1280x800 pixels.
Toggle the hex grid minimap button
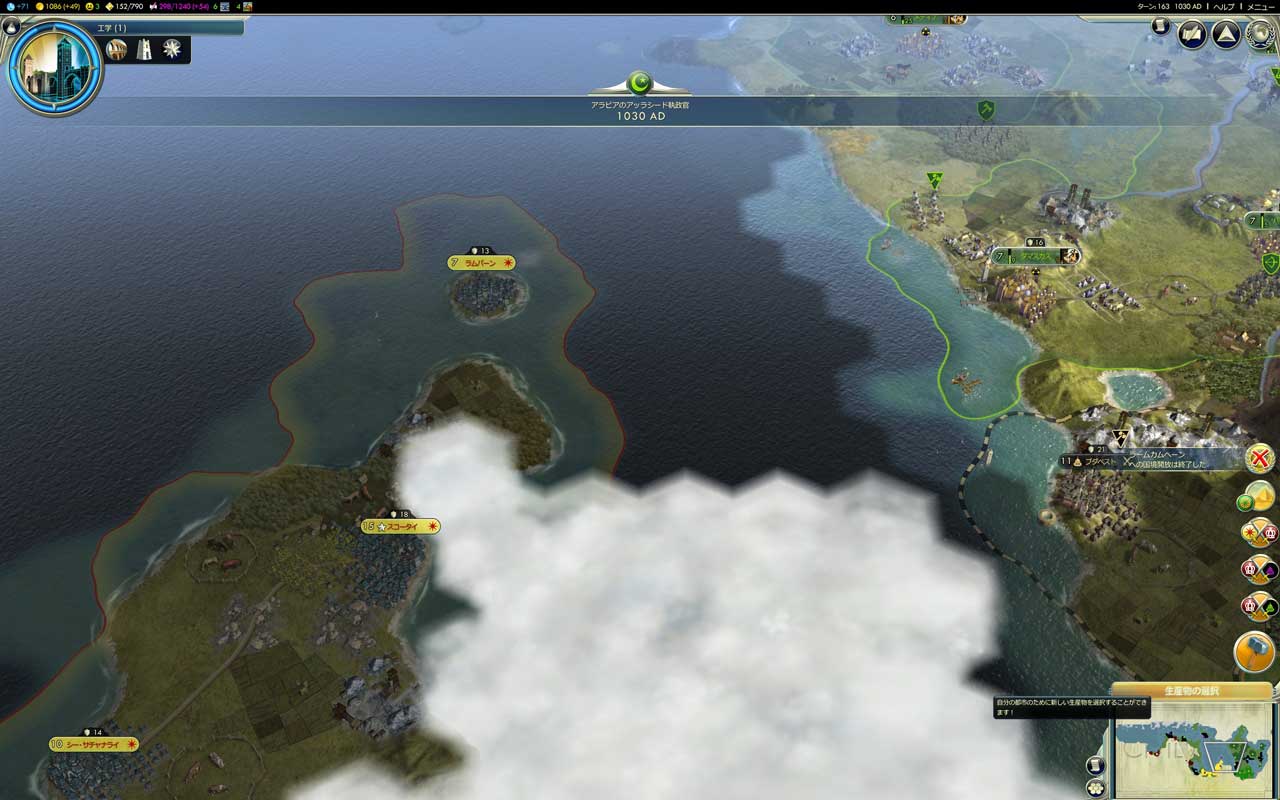(1095, 788)
